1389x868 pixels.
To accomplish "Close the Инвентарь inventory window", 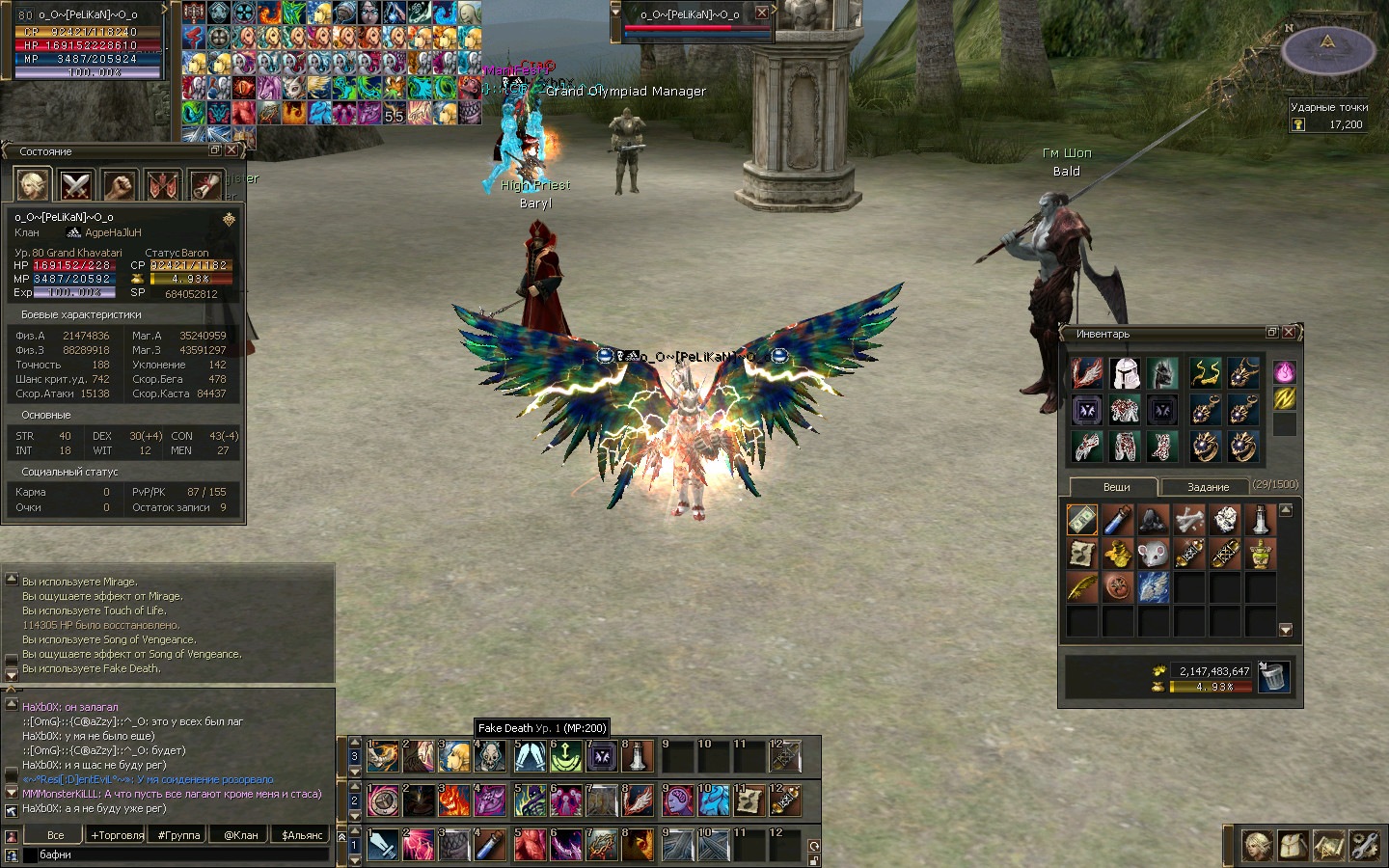I will pyautogui.click(x=1289, y=333).
